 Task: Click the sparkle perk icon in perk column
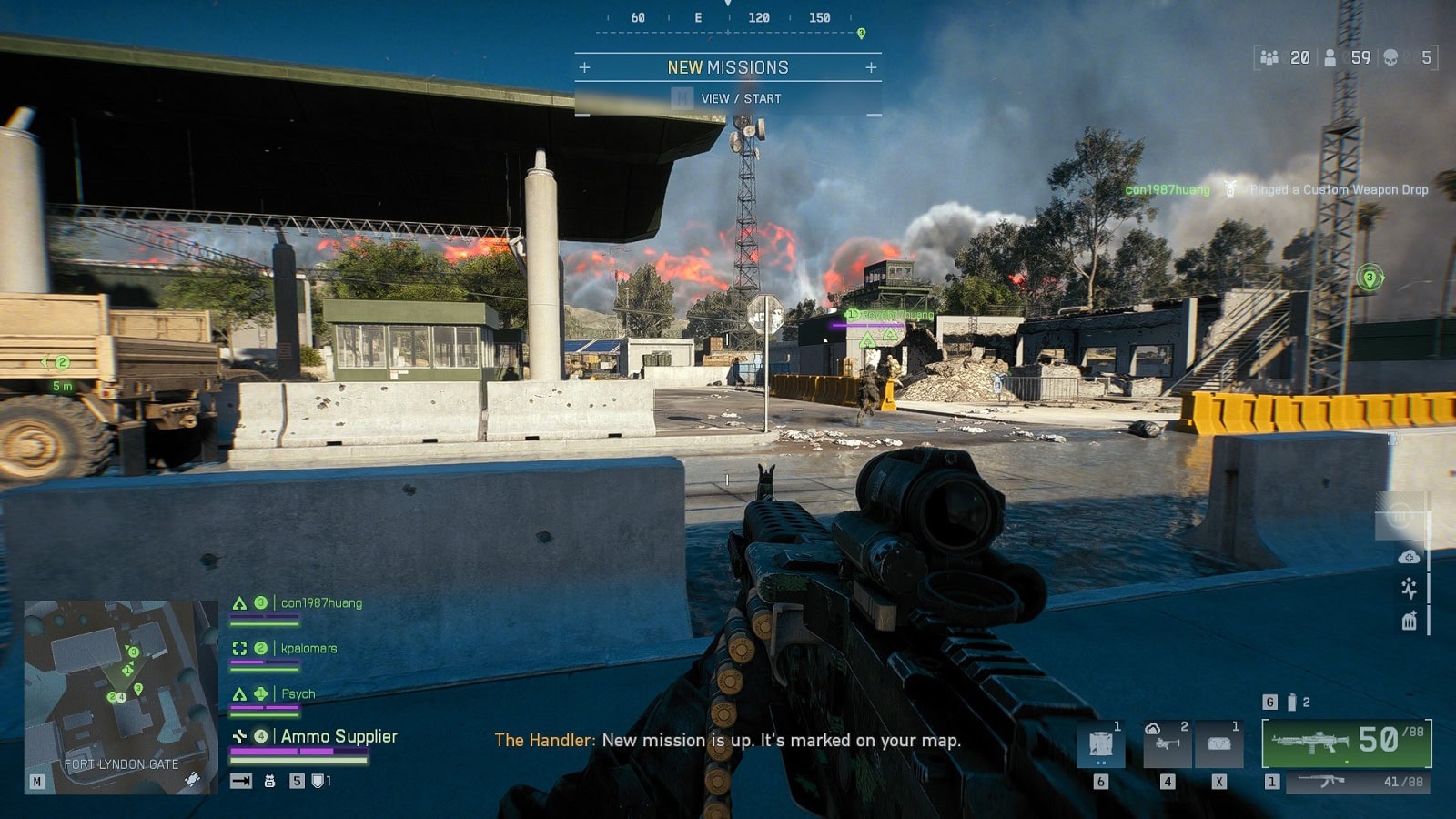1409,589
